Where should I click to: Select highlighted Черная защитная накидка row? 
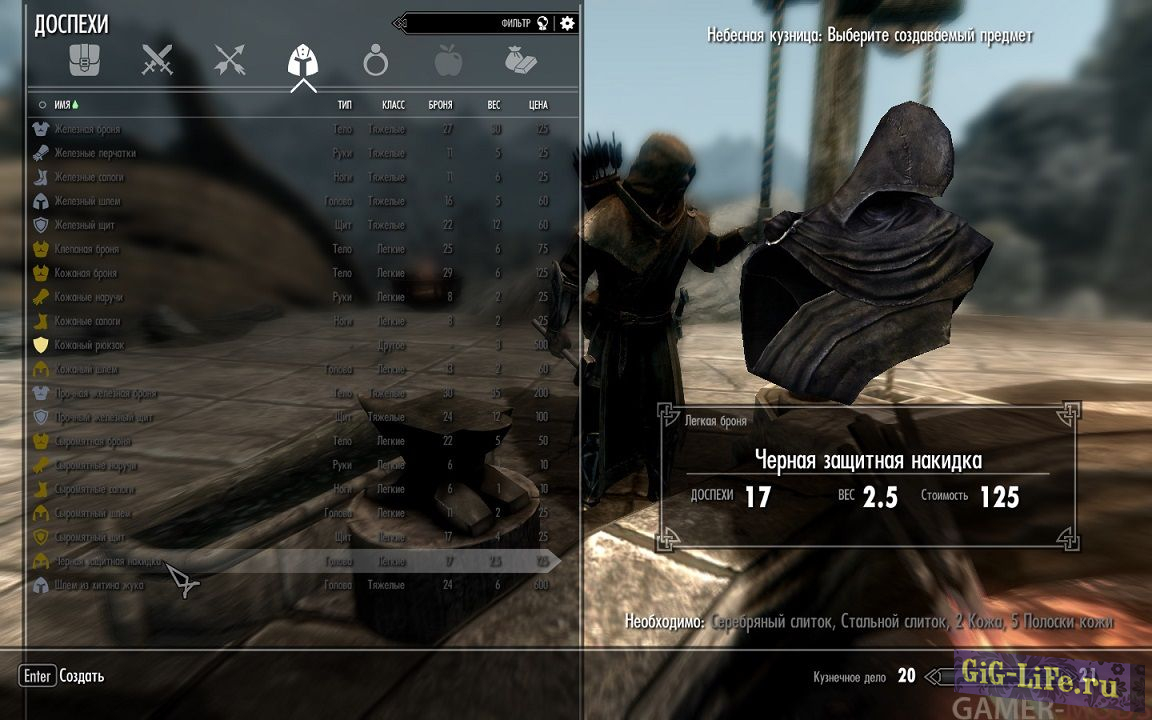coord(108,561)
